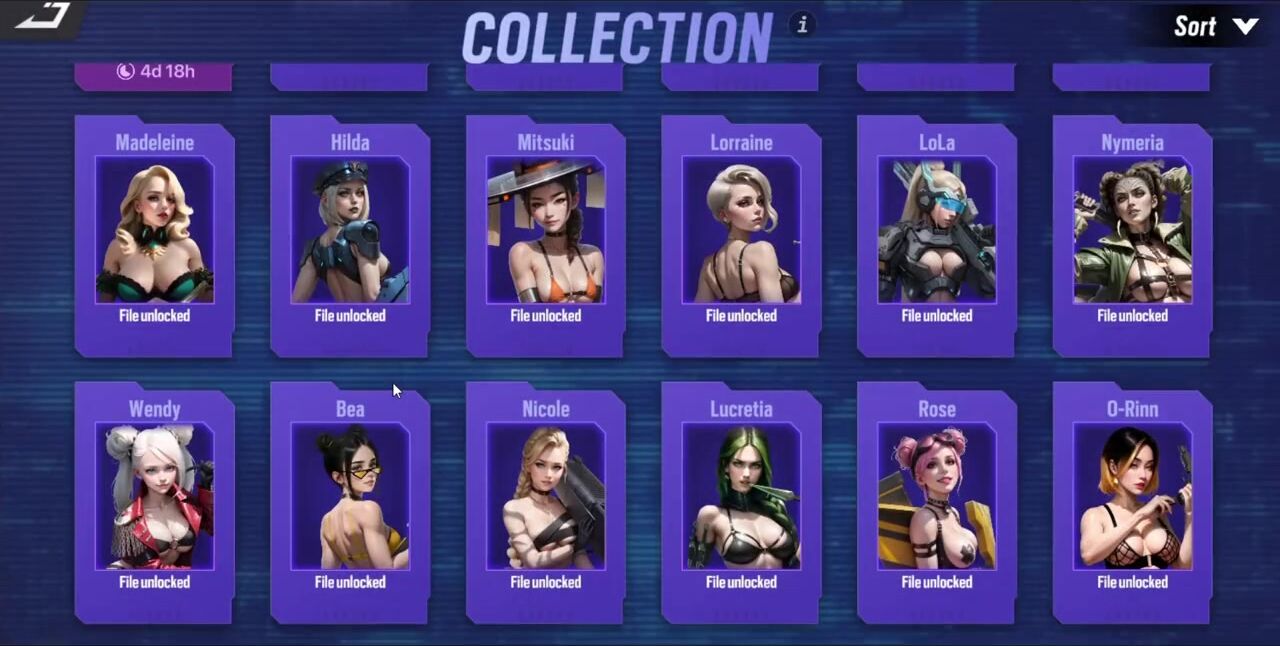Viewport: 1280px width, 646px height.
Task: Pick the O-Rinn card
Action: coord(1132,502)
